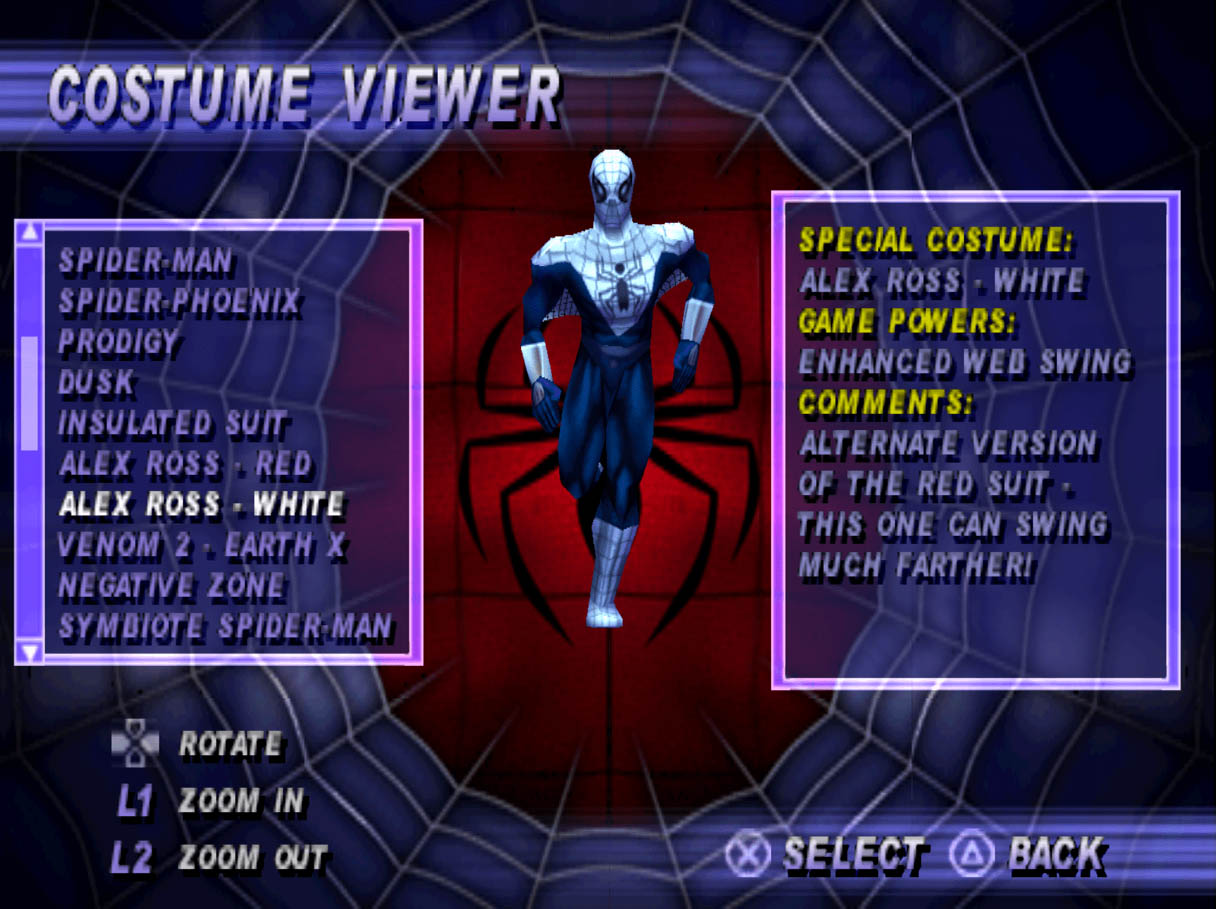Click the costume list scrollbar thumb

pos(30,392)
